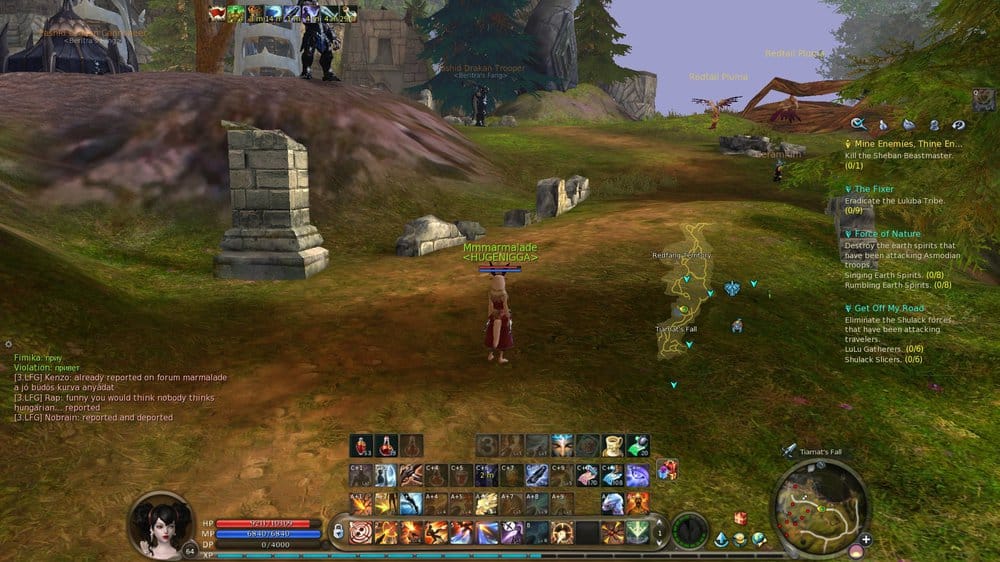Open the gift box icon beside the hotbars
1000x562 pixels.
667,469
